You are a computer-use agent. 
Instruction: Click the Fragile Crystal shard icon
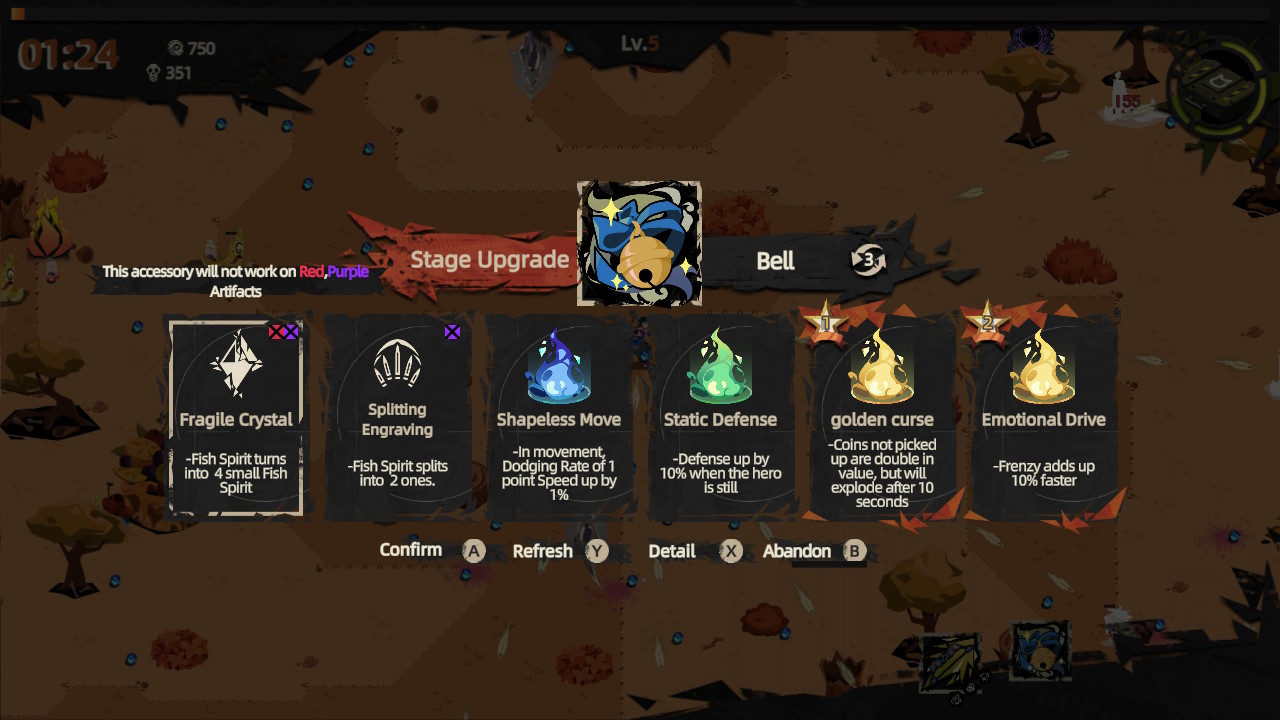(235, 365)
